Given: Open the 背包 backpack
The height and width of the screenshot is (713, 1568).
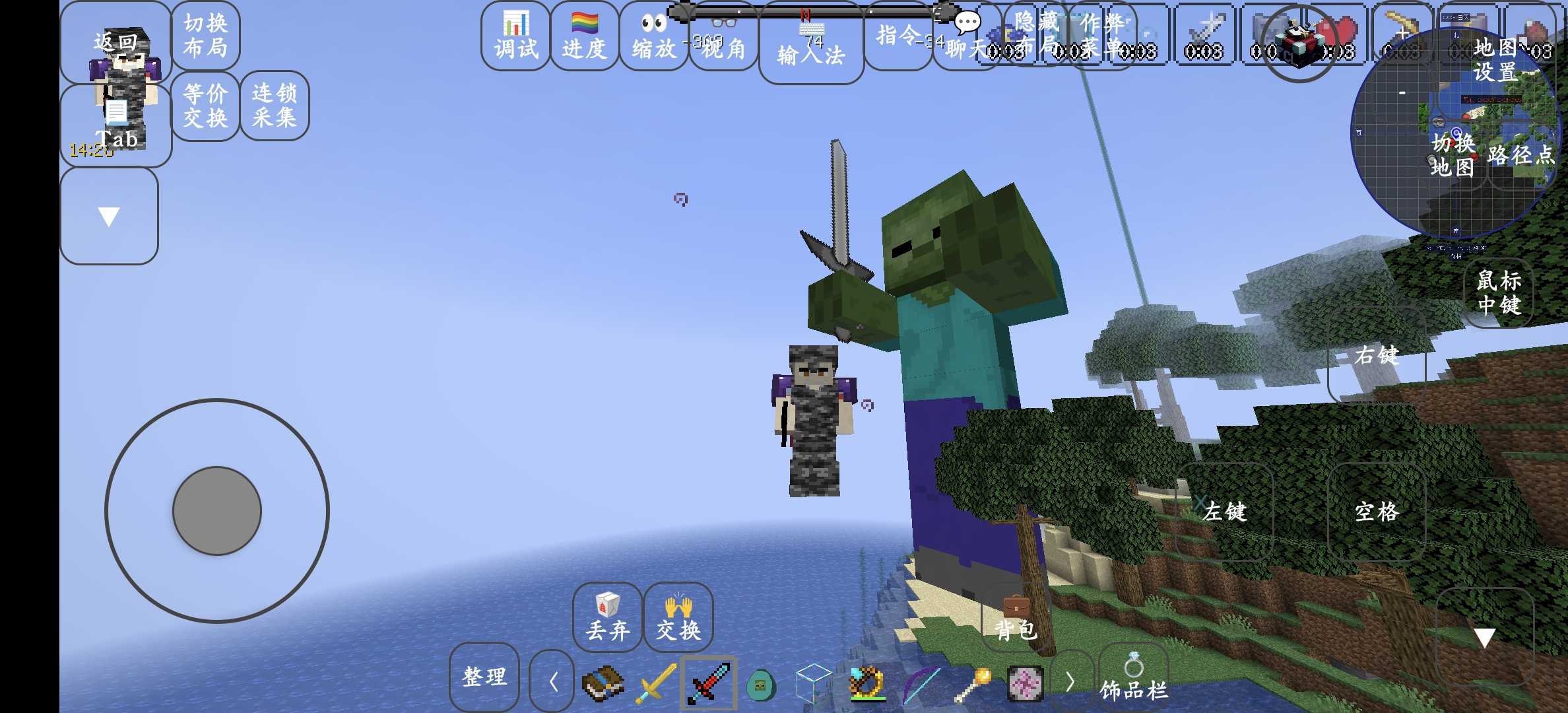Looking at the screenshot, I should (x=1016, y=619).
